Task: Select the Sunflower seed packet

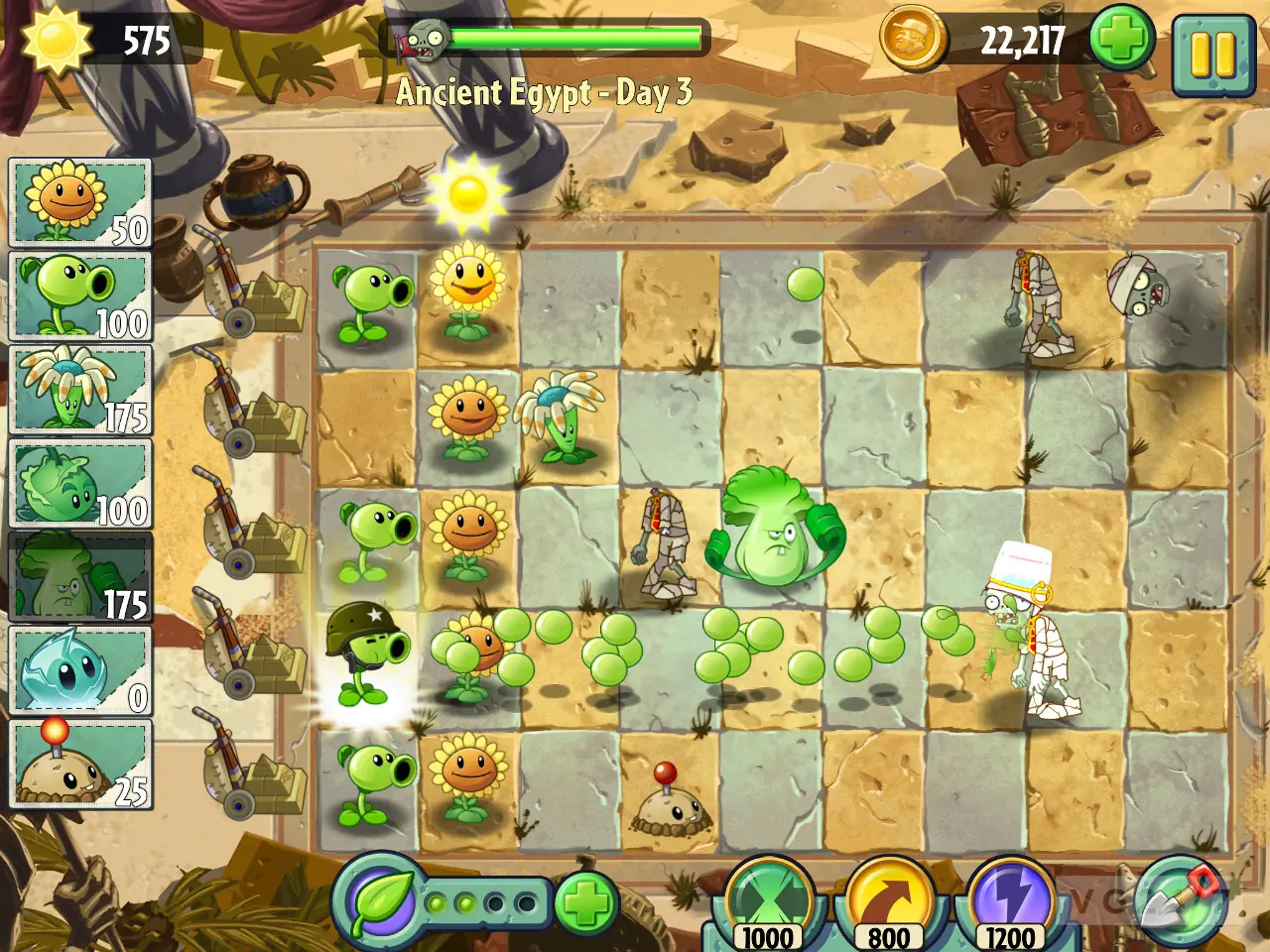Action: pos(77,201)
